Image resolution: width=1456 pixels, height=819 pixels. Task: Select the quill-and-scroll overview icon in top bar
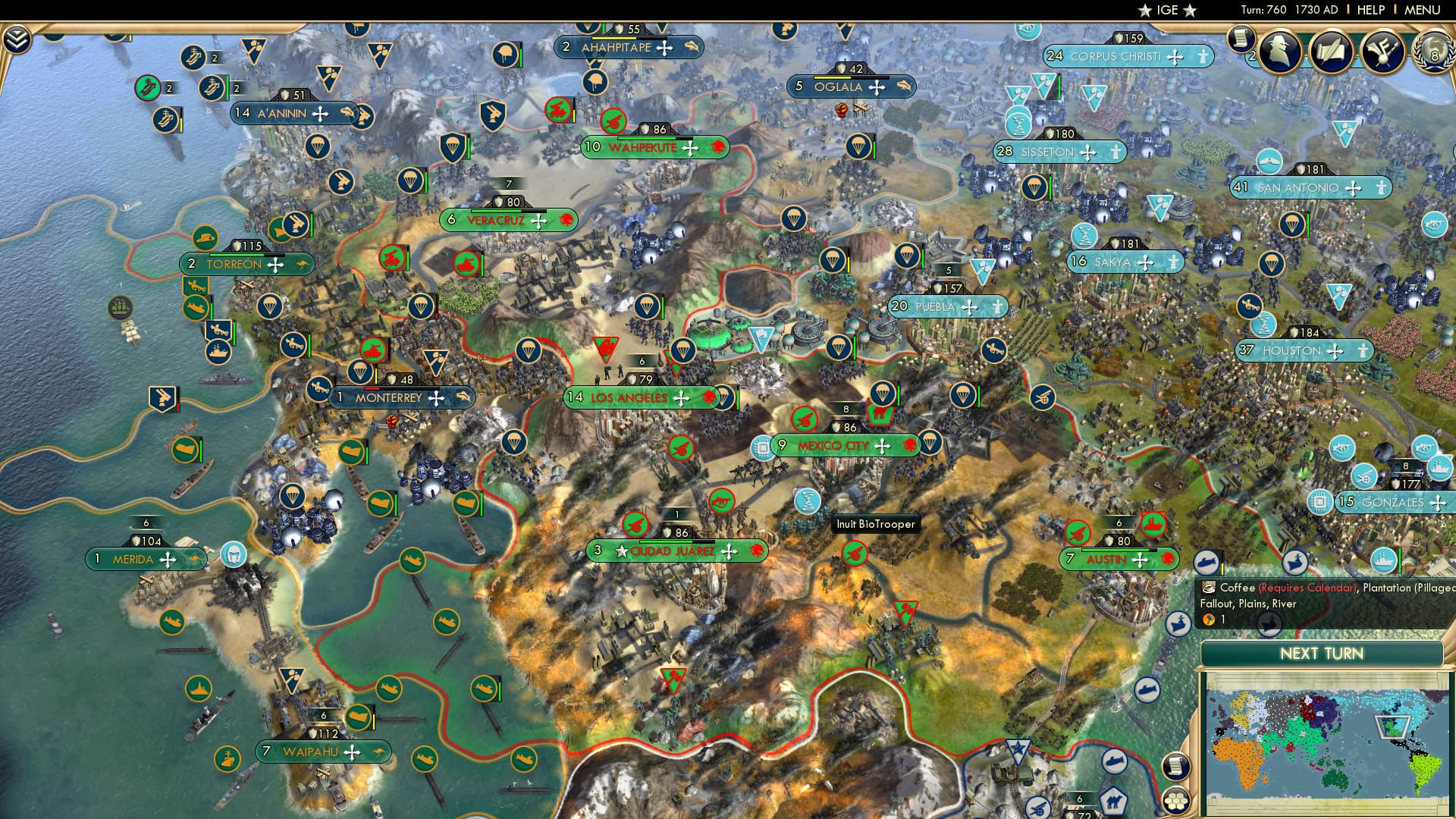click(1332, 52)
